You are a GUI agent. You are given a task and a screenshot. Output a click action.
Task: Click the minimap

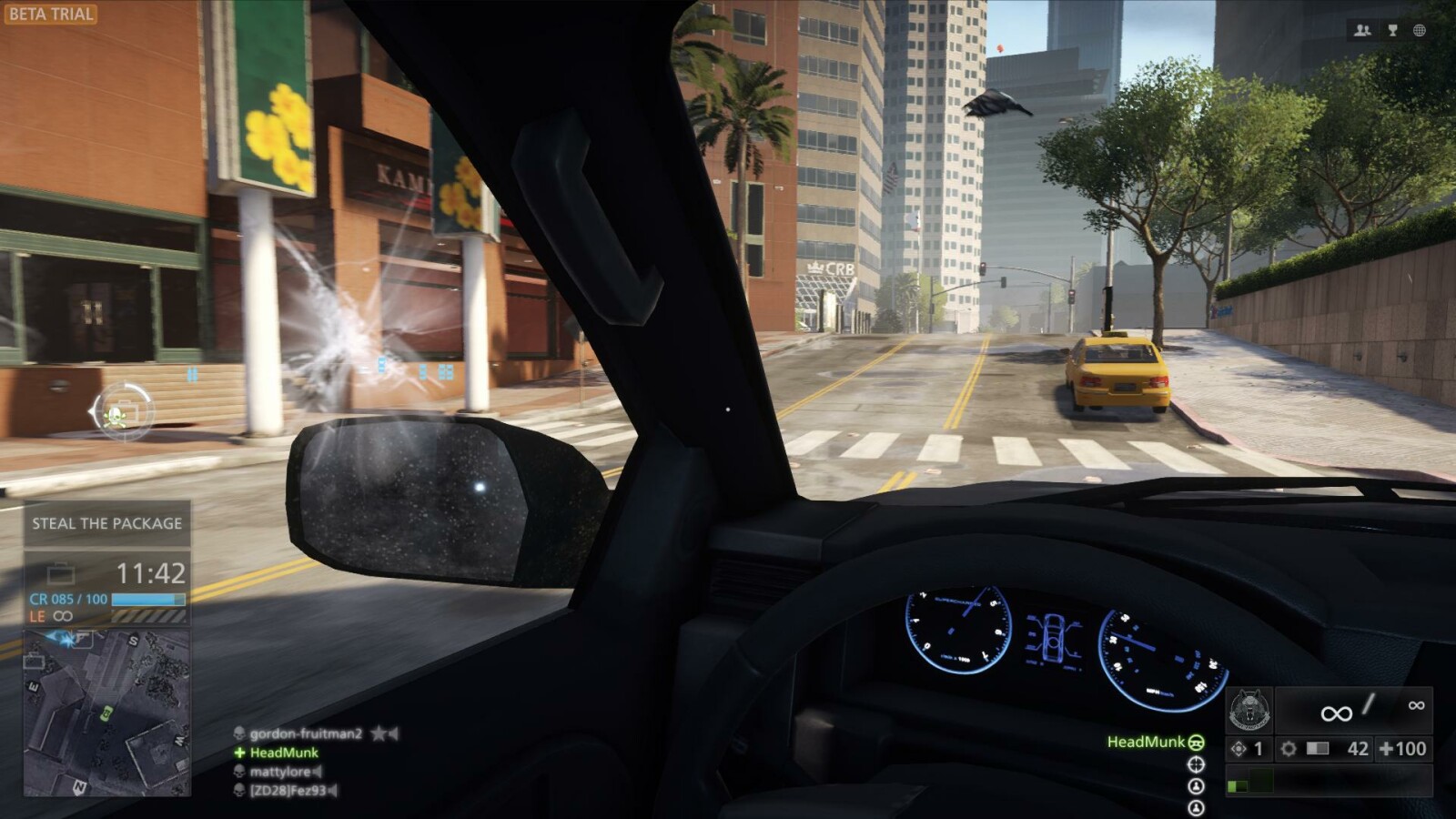[x=106, y=712]
